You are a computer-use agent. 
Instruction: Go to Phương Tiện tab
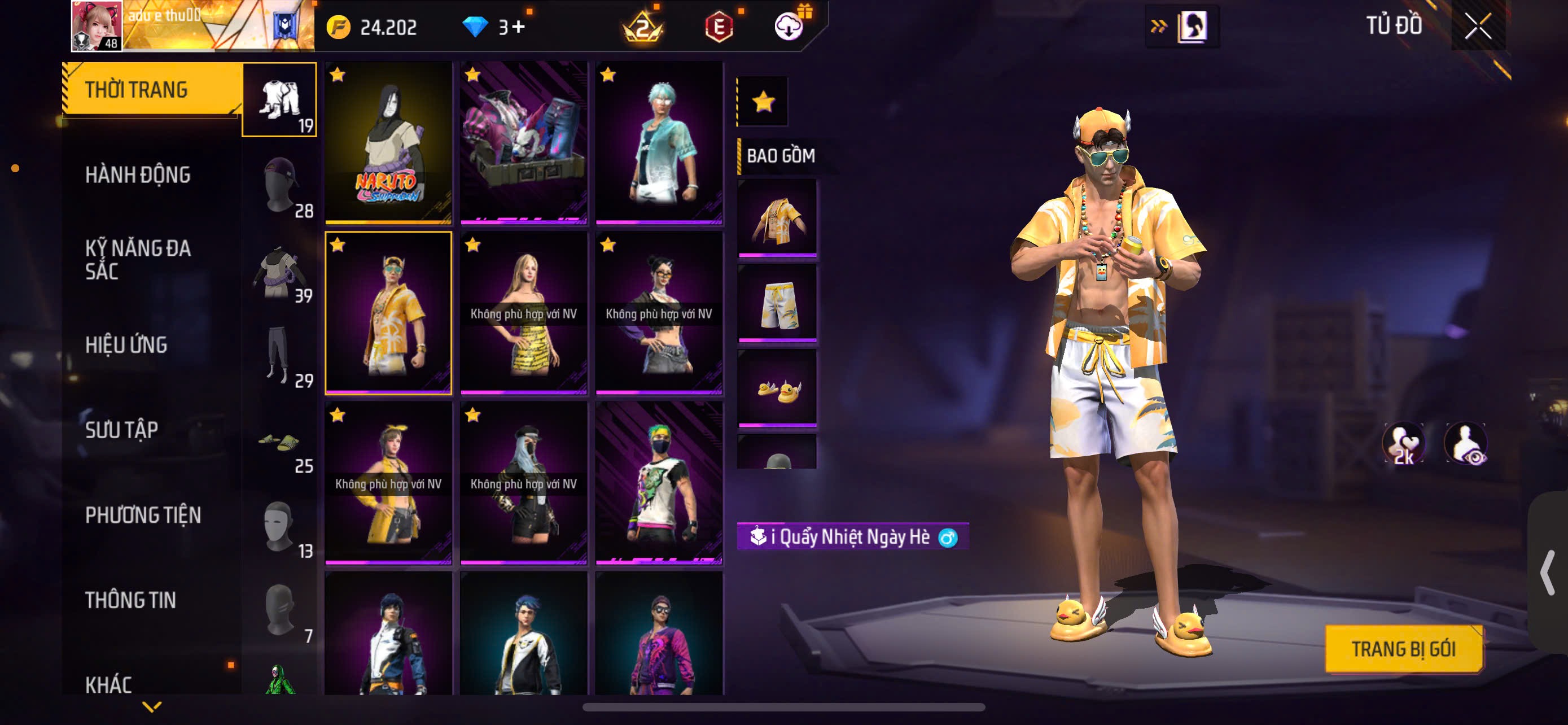point(143,515)
